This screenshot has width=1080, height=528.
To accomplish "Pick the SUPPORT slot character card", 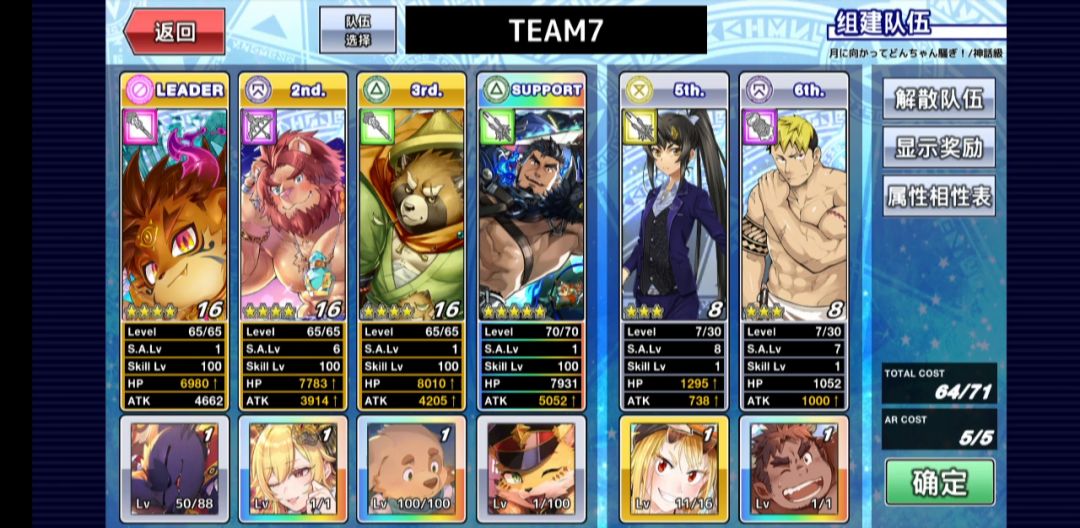I will 531,215.
